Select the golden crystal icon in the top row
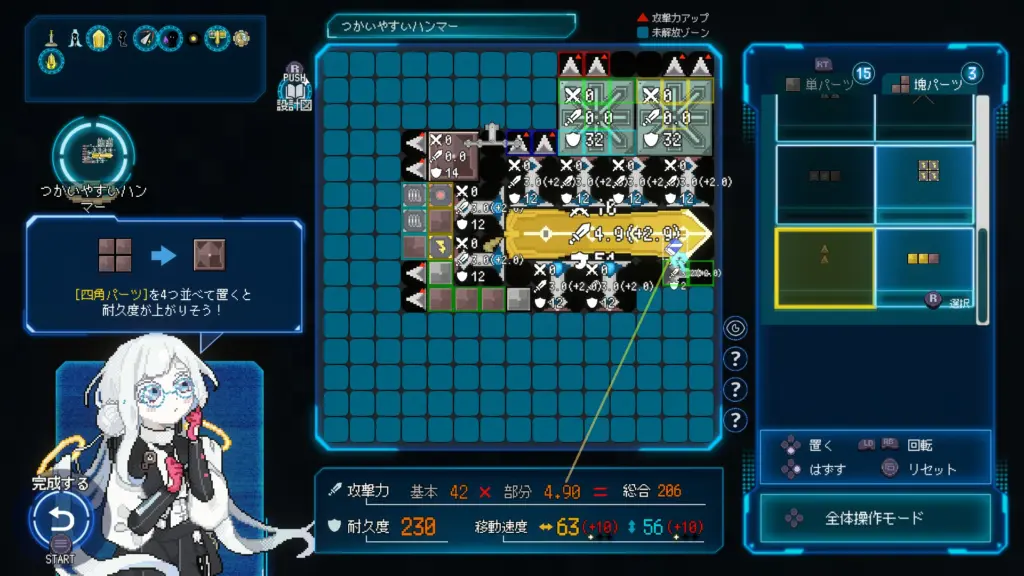This screenshot has width=1024, height=576. pos(99,38)
